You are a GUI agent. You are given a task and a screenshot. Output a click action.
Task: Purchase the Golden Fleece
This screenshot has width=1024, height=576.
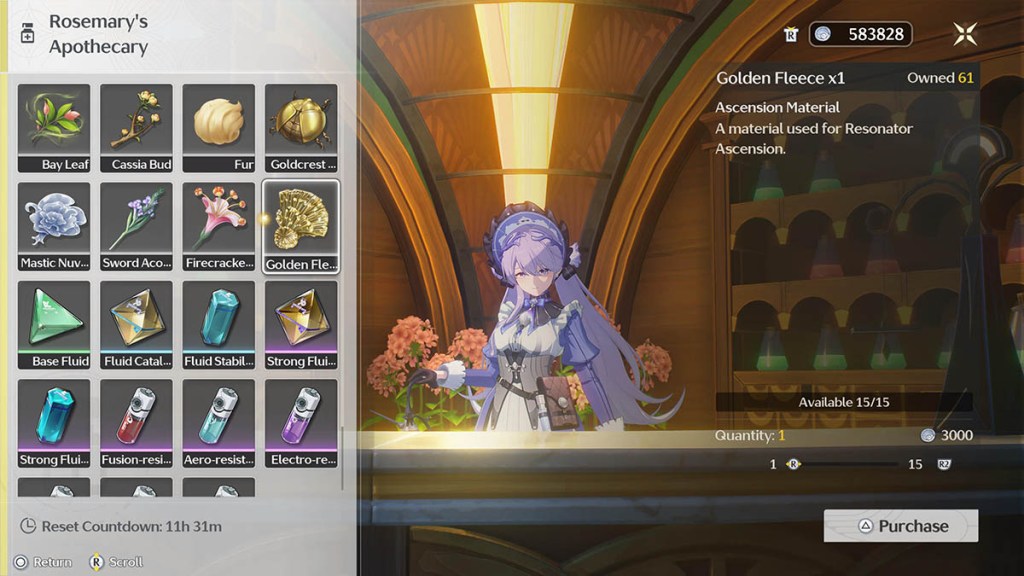[900, 526]
